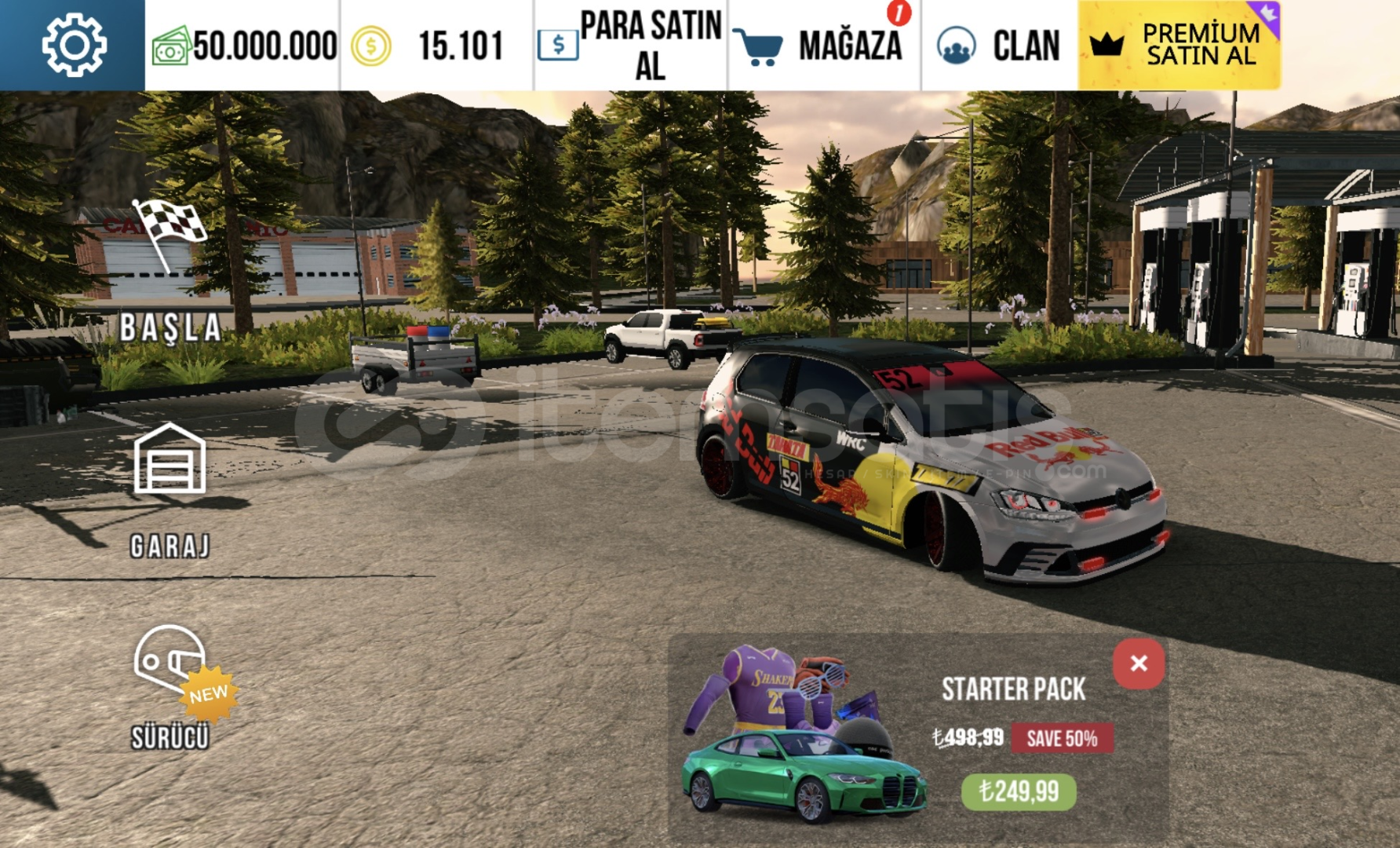The height and width of the screenshot is (848, 1400).
Task: Tap the Para Satın Al button
Action: pos(631,46)
